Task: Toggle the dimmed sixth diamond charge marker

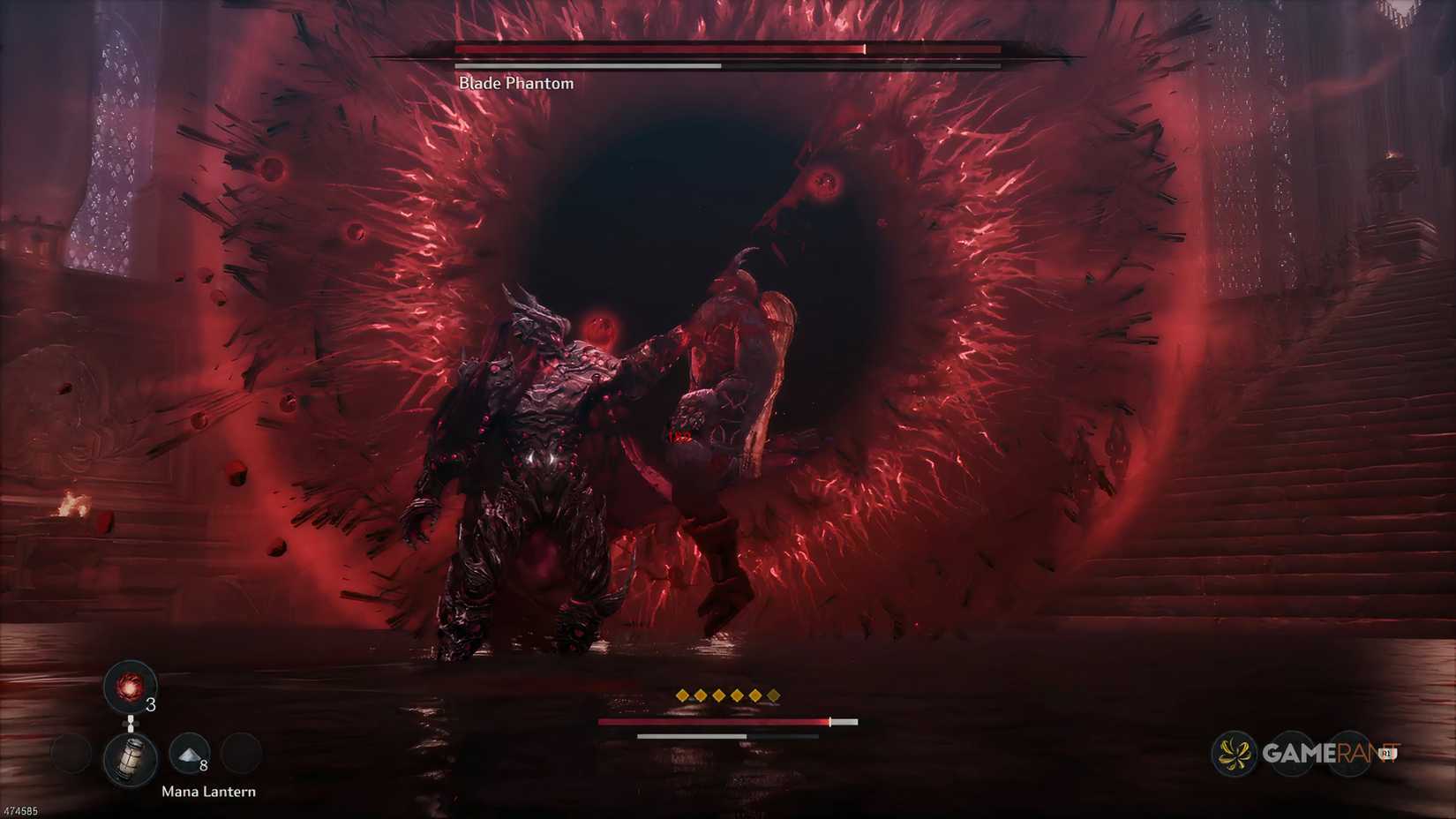Action: pyautogui.click(x=773, y=695)
